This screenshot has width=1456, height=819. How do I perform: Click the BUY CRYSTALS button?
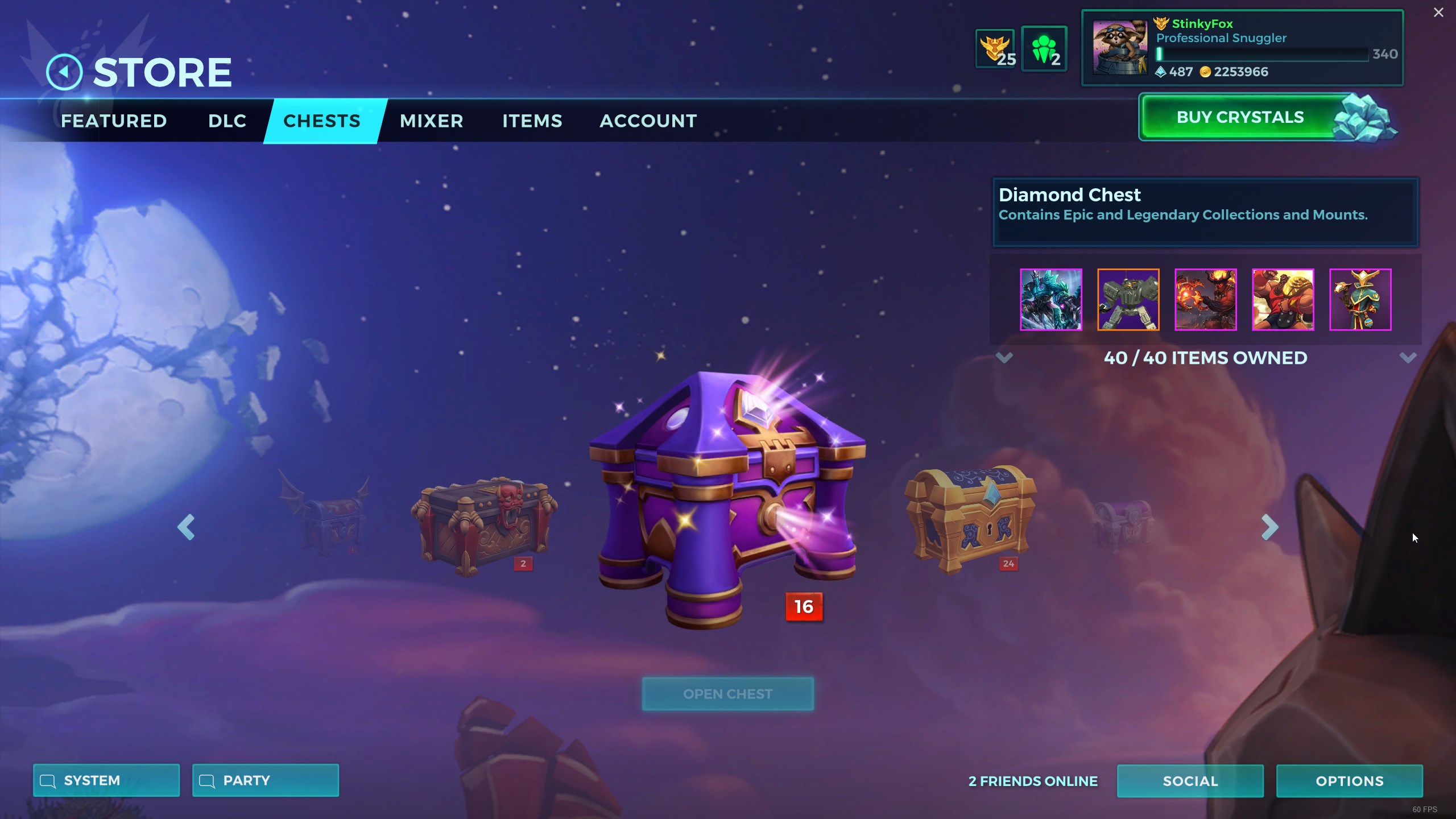pyautogui.click(x=1239, y=117)
